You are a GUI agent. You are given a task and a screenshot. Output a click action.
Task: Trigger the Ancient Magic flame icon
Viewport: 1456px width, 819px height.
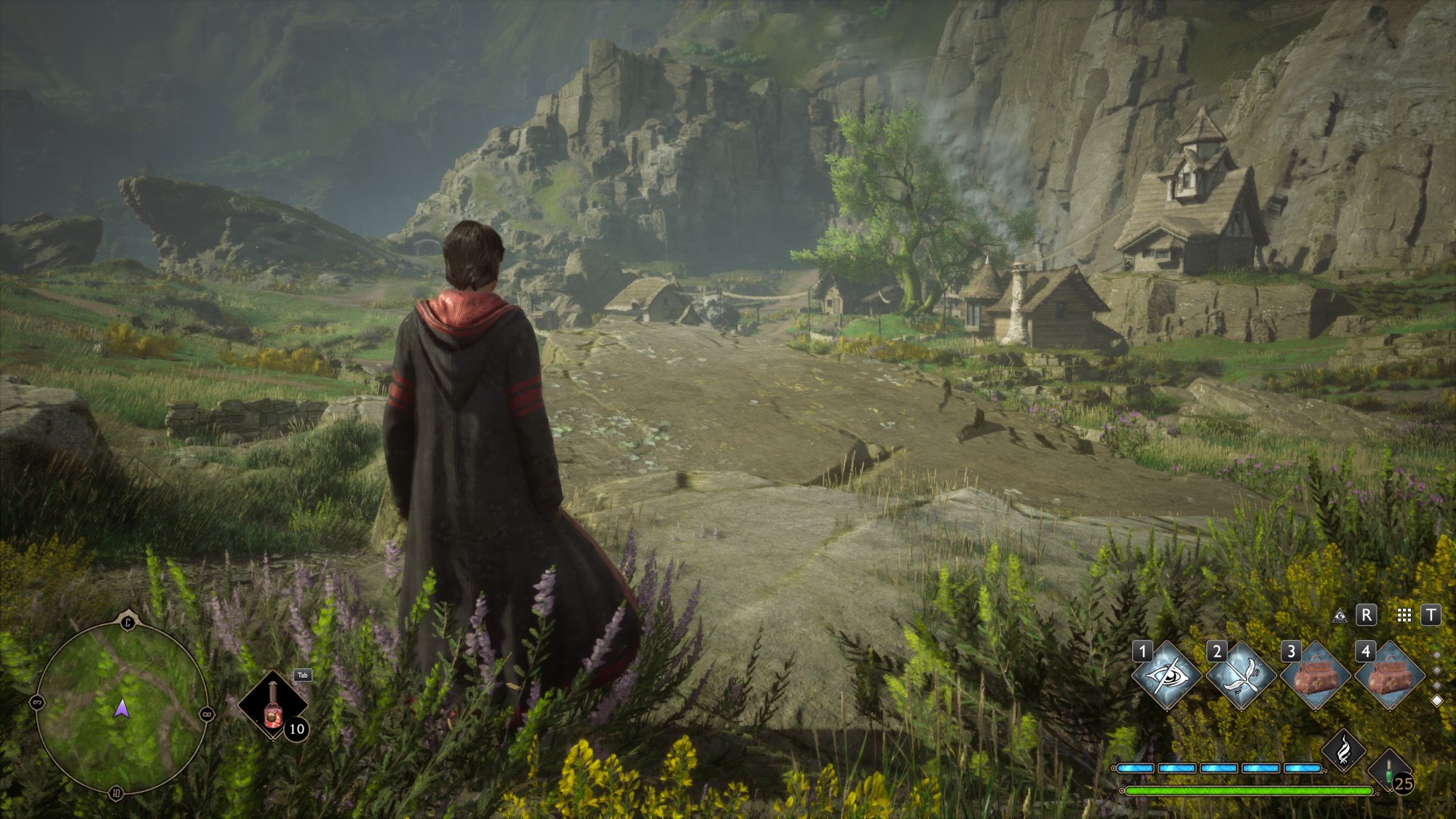tap(1344, 750)
